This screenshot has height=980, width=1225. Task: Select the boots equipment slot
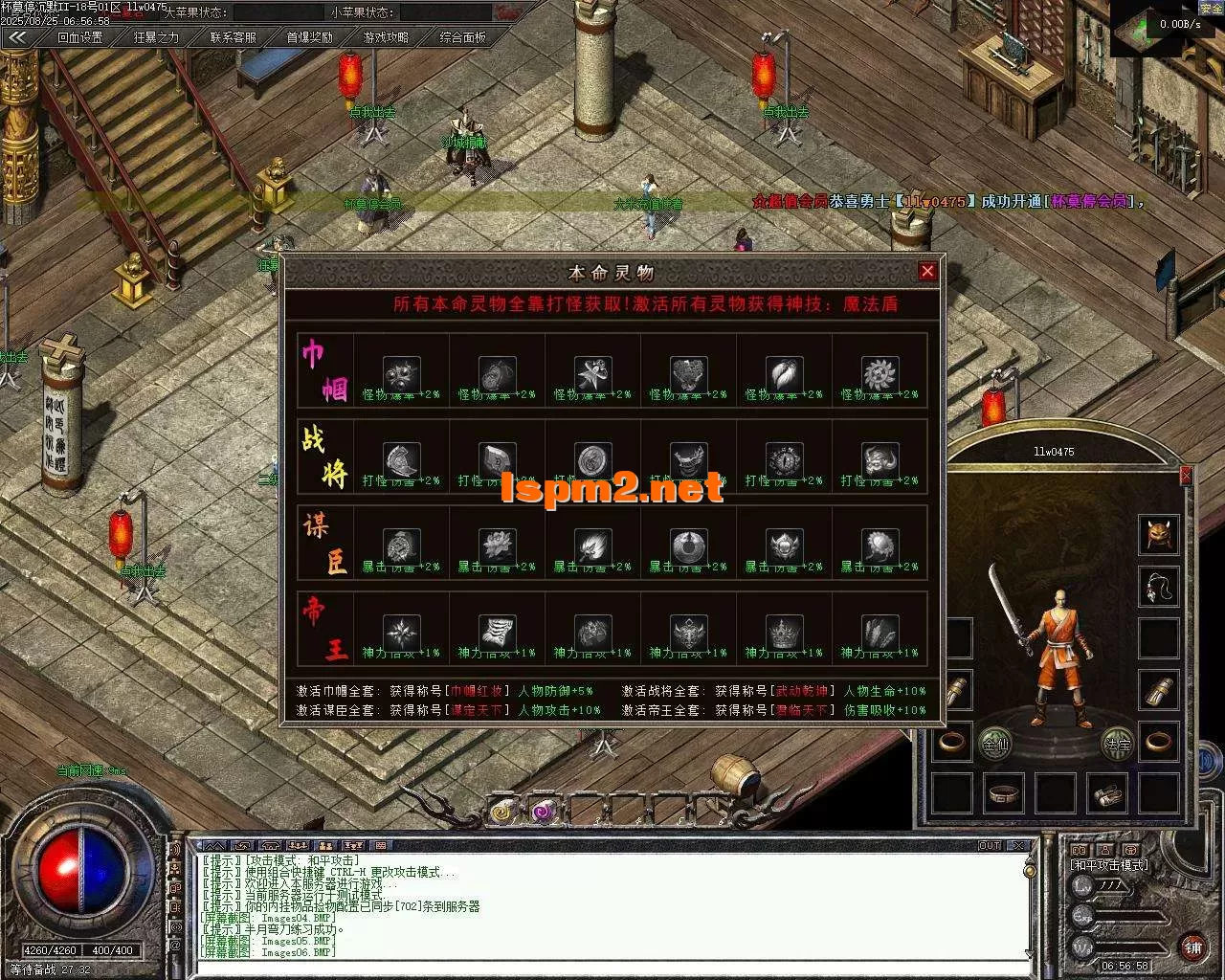pos(1107,793)
